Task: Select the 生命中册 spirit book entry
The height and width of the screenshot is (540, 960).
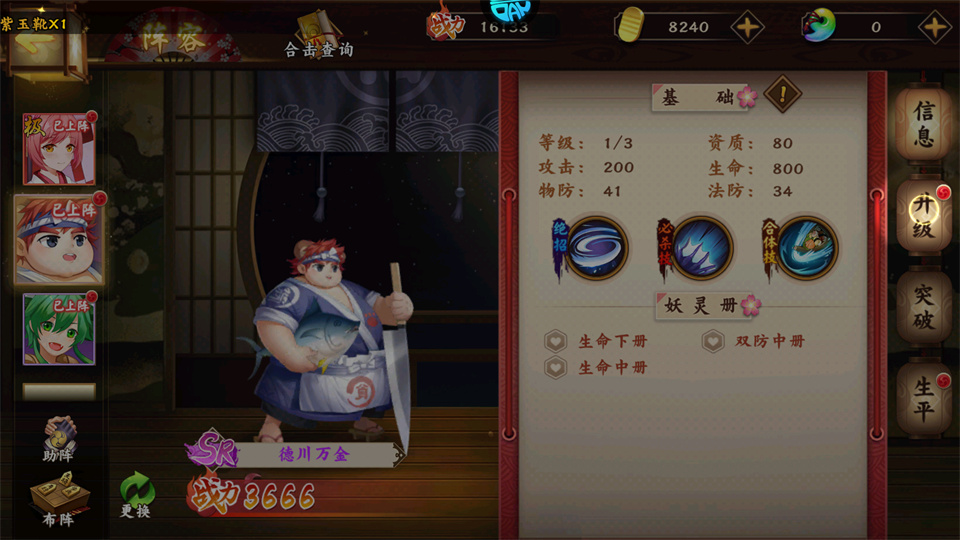Action: pos(600,368)
